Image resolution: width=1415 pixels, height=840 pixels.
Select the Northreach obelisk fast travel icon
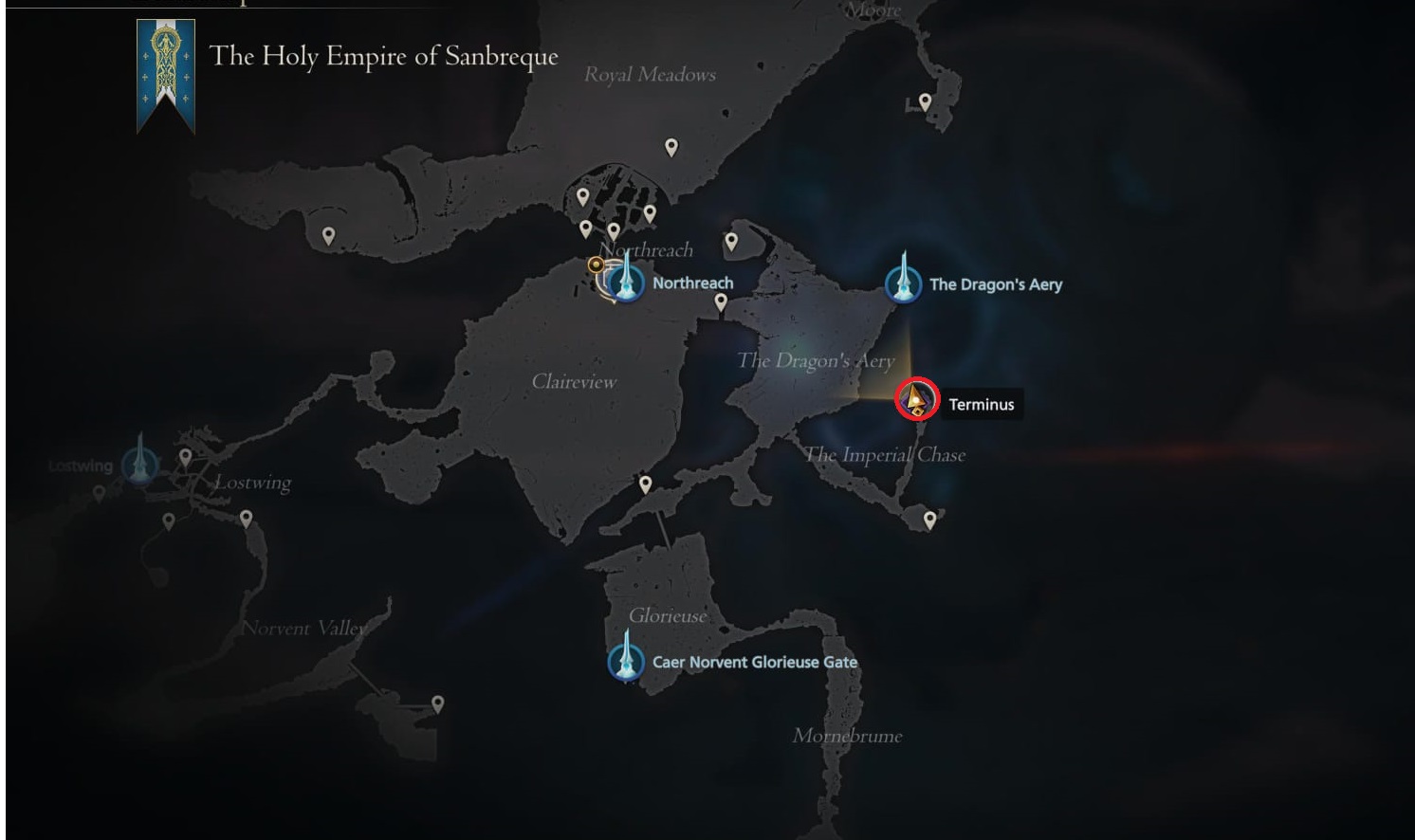click(628, 282)
